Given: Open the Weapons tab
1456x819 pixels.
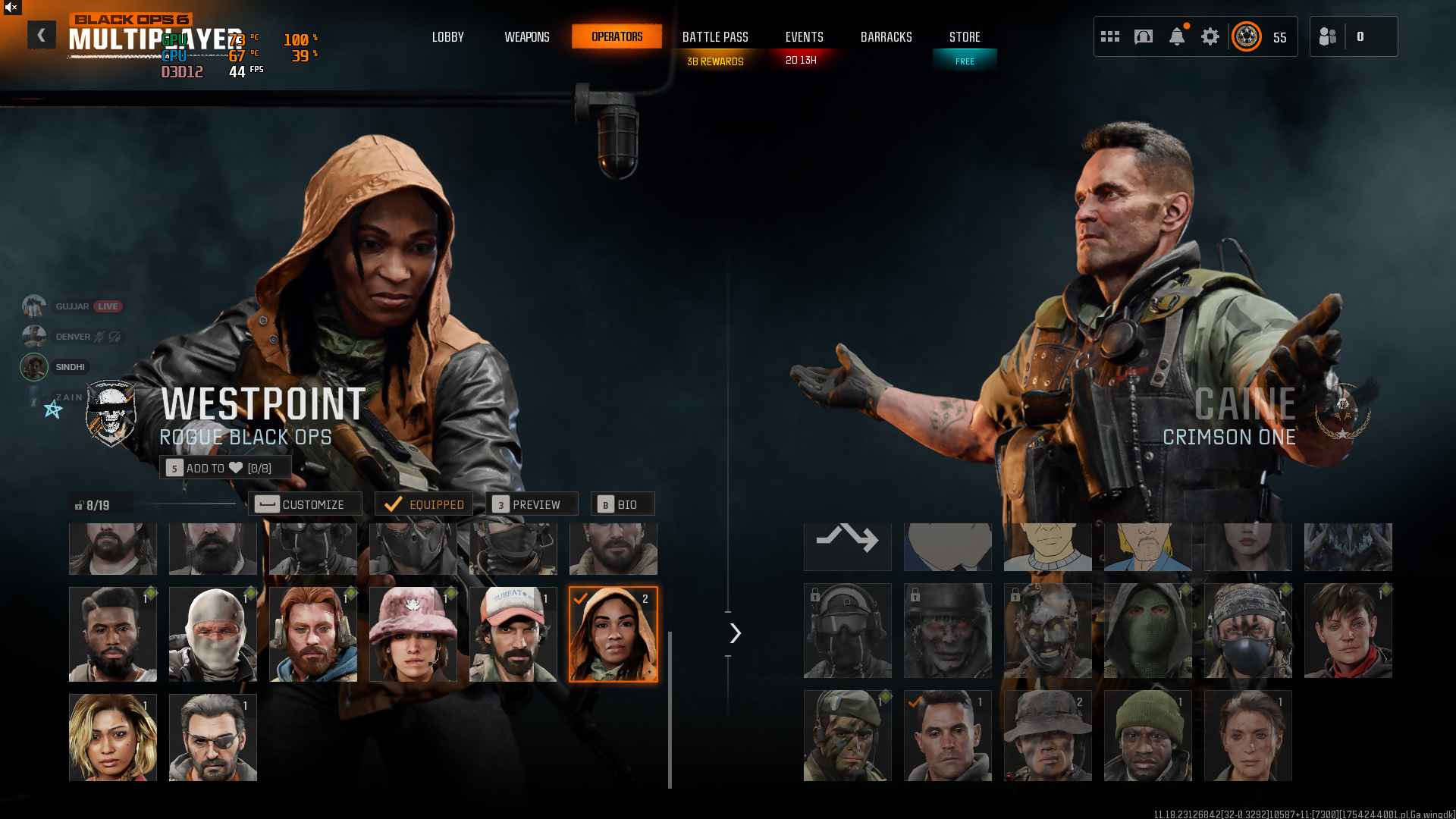Looking at the screenshot, I should (x=527, y=36).
